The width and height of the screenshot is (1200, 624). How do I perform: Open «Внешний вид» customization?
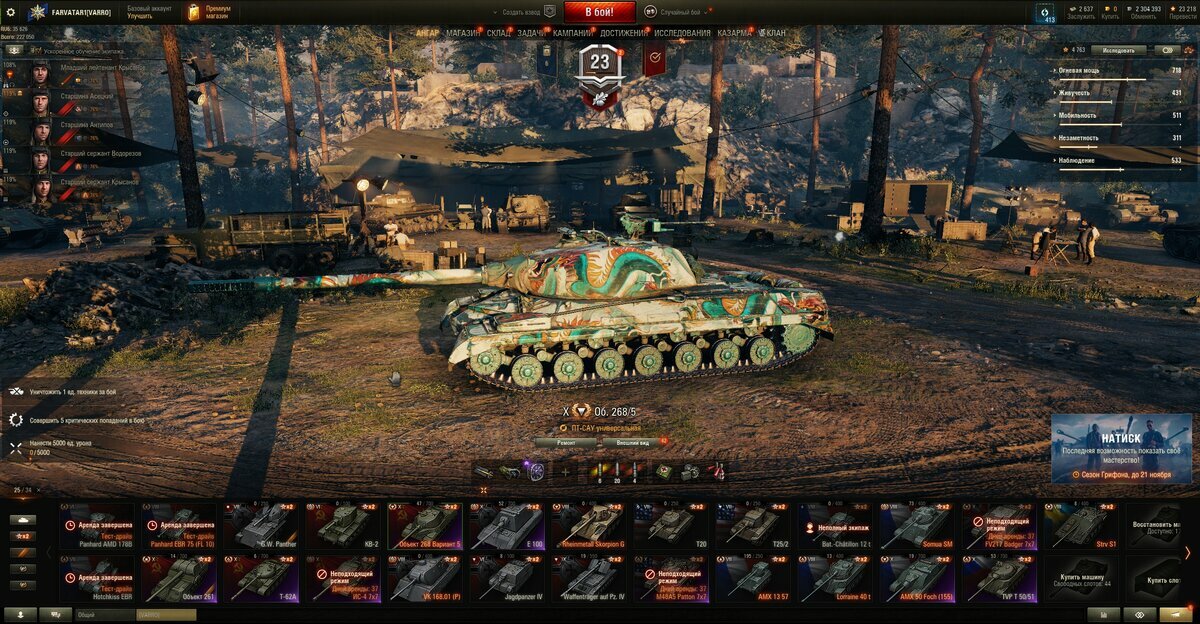click(x=634, y=442)
